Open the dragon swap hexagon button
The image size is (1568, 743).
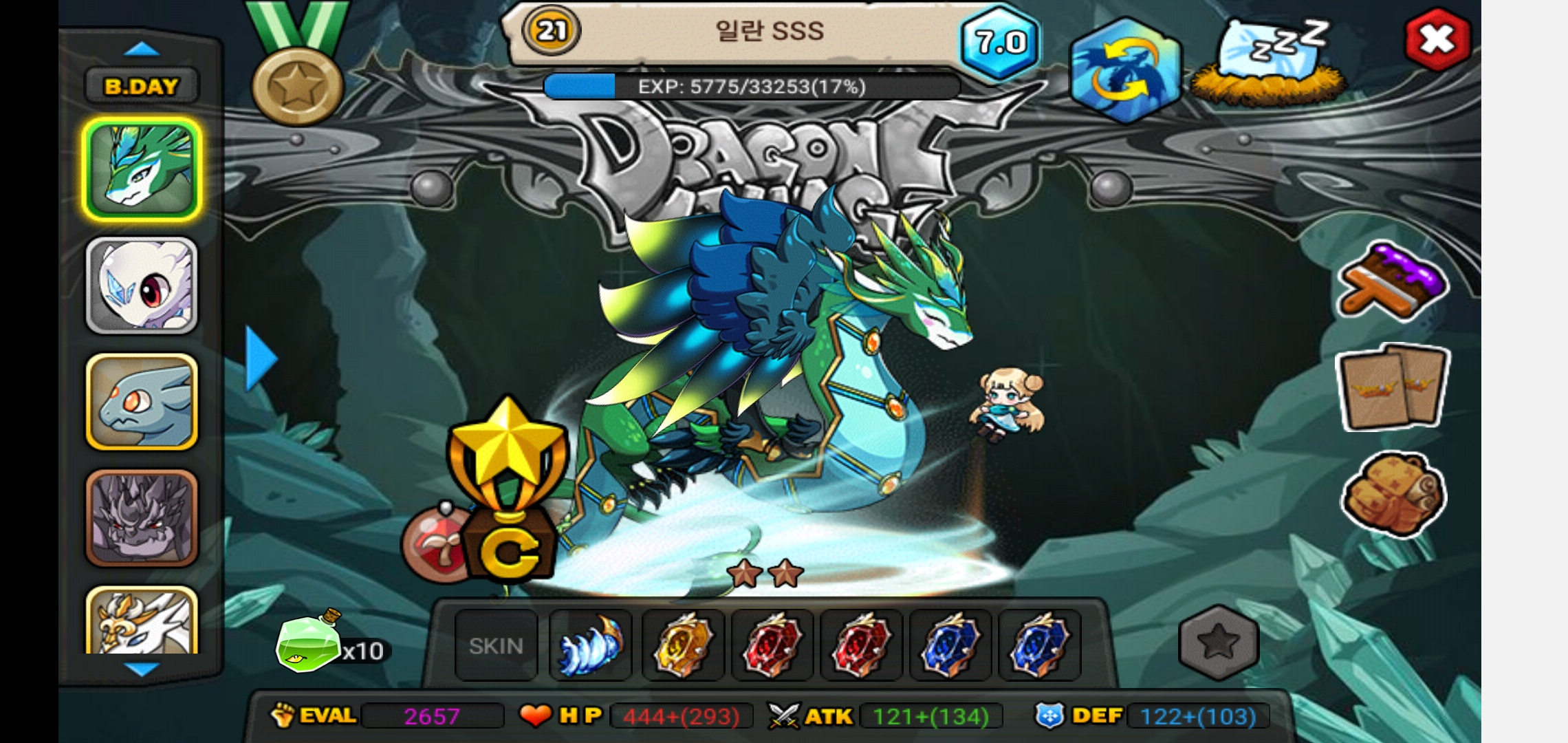pyautogui.click(x=1124, y=71)
